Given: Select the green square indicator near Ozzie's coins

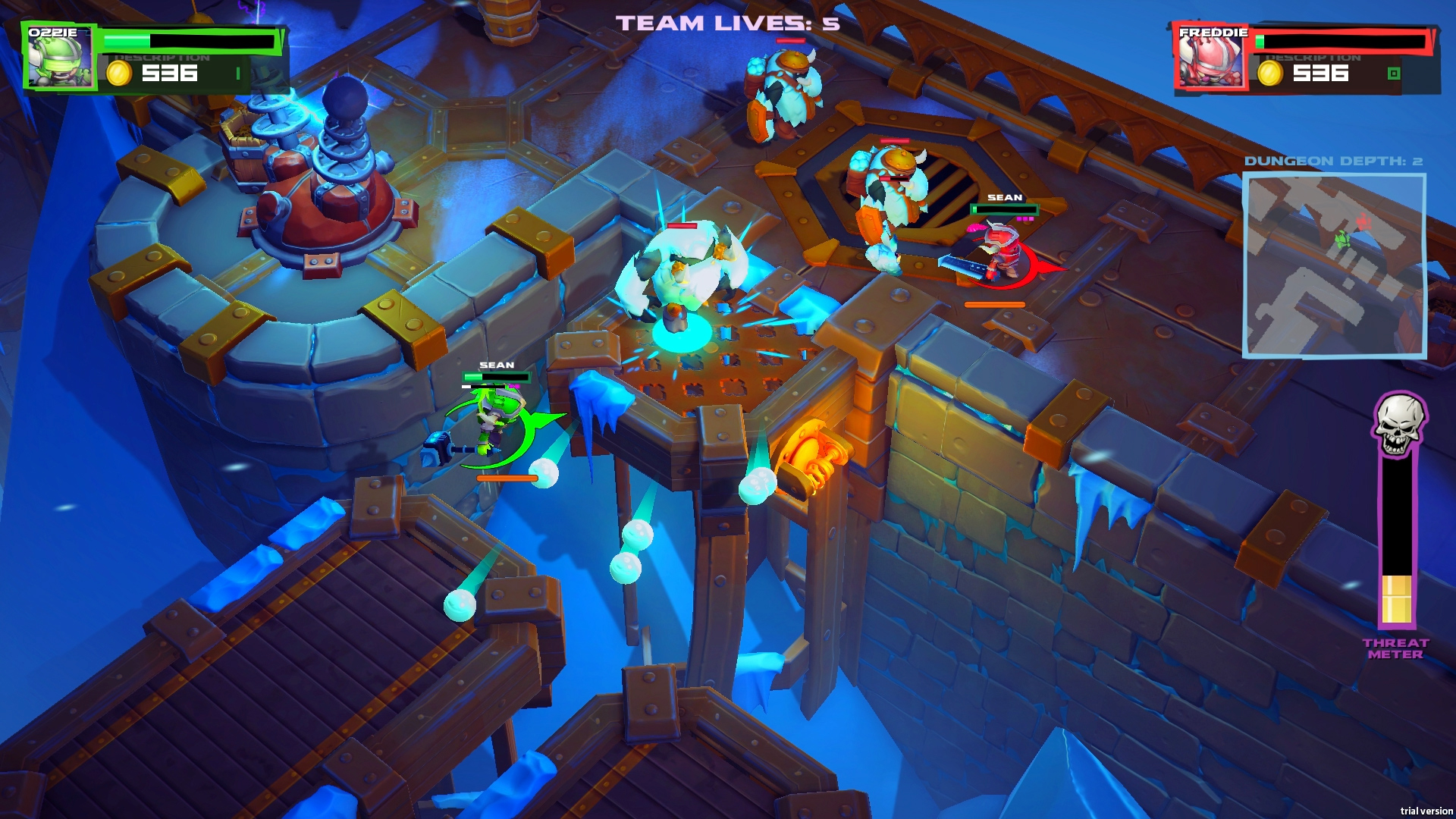Looking at the screenshot, I should click(x=237, y=74).
